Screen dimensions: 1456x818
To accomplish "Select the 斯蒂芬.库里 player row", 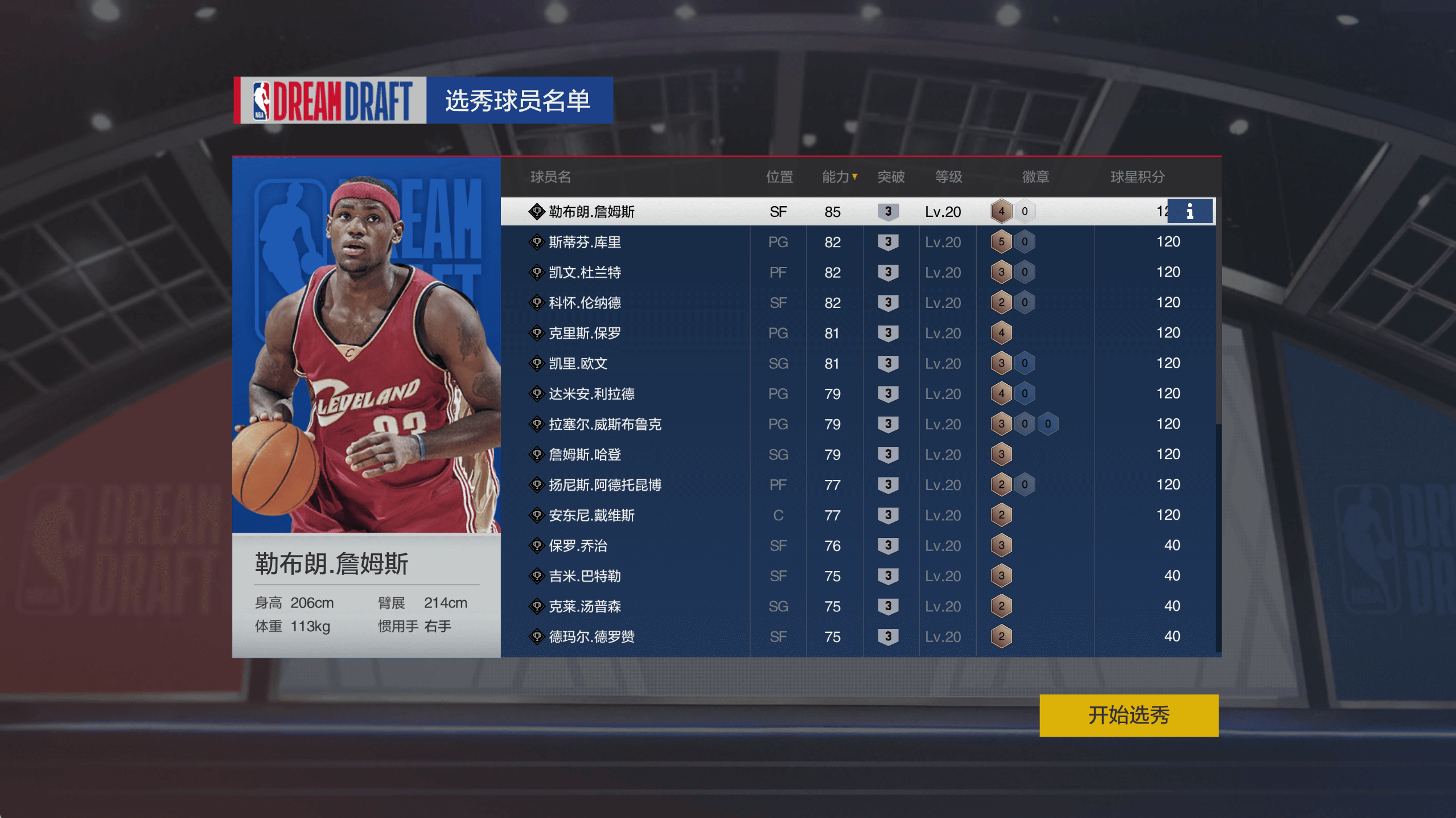I will pos(585,242).
